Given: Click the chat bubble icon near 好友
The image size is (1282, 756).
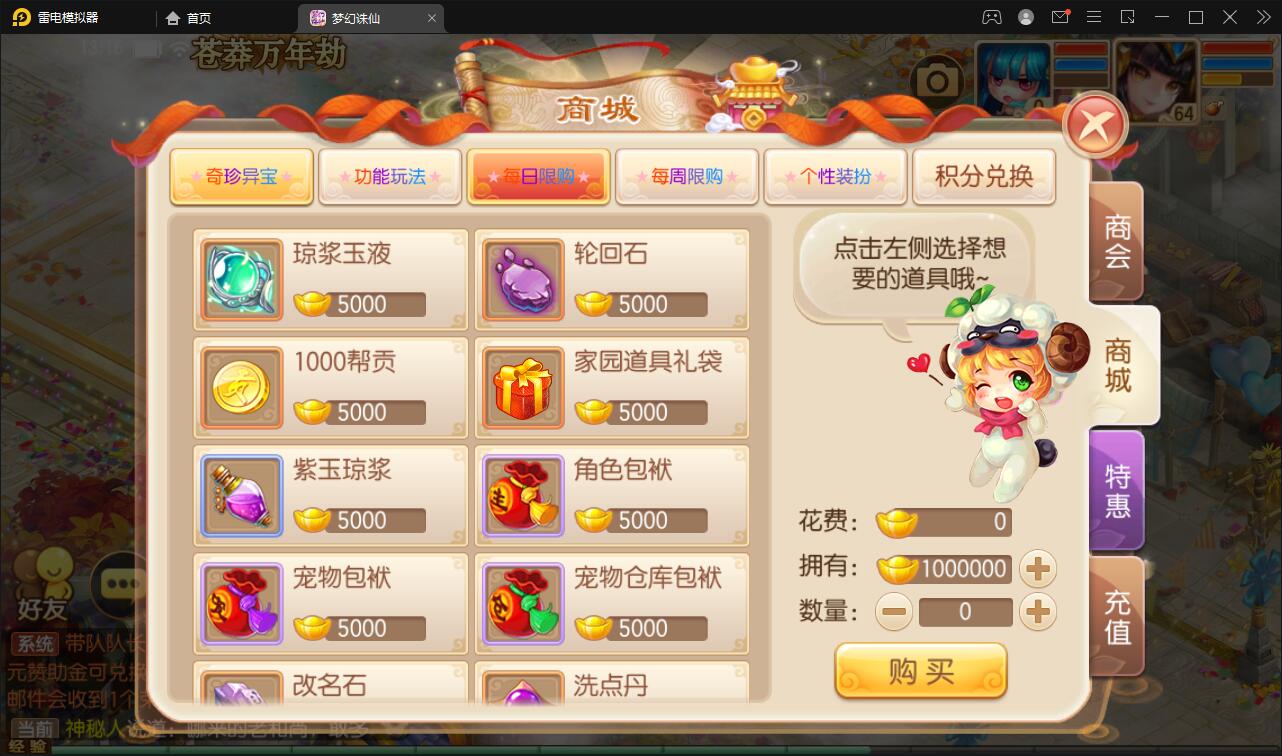Looking at the screenshot, I should click(120, 585).
